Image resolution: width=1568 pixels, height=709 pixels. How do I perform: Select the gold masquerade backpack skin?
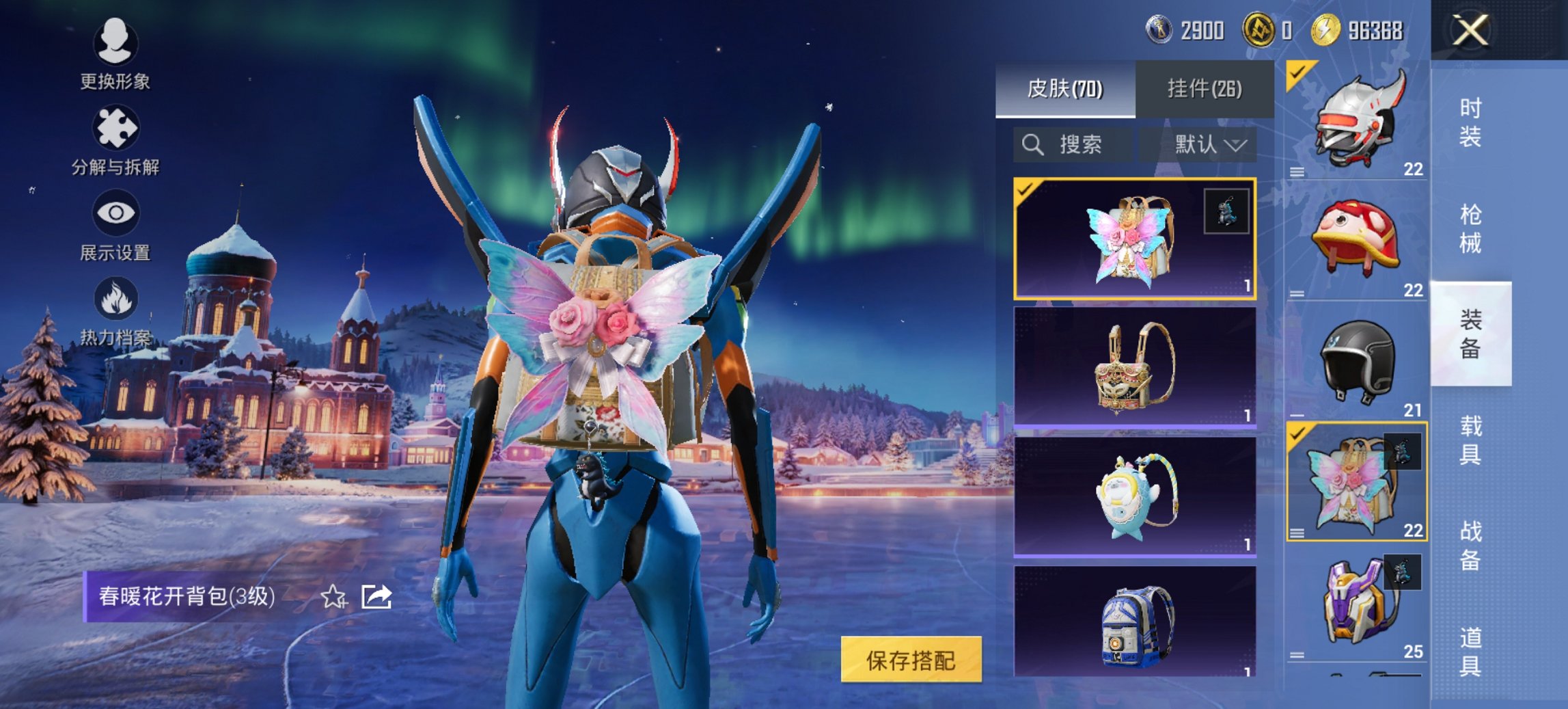pos(1135,367)
